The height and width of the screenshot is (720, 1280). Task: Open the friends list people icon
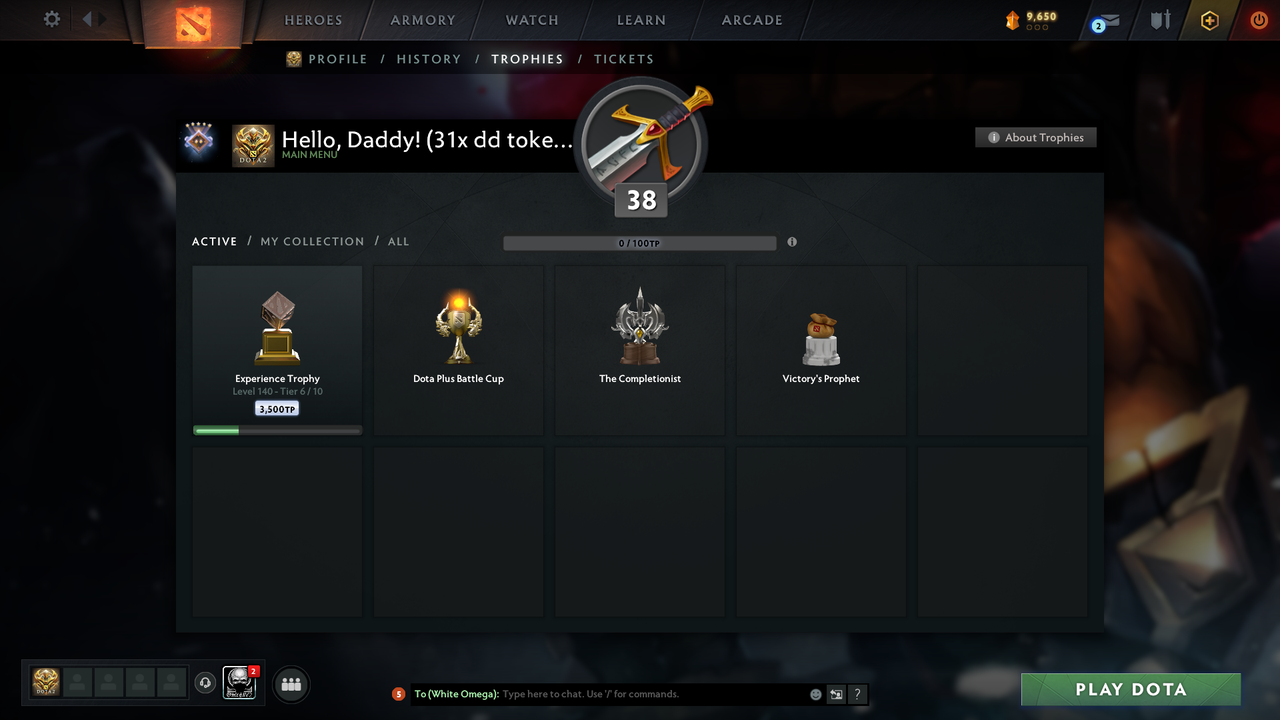(x=289, y=684)
